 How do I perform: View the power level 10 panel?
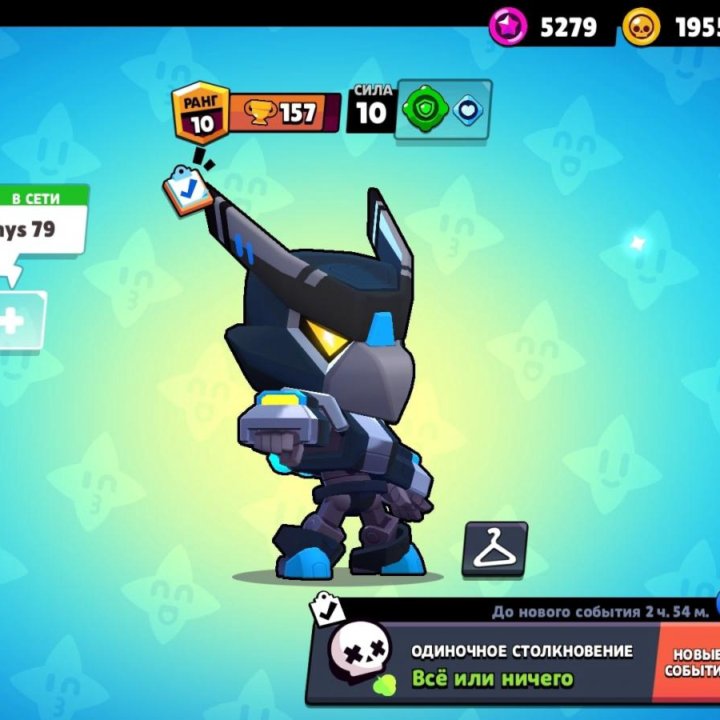[x=371, y=108]
